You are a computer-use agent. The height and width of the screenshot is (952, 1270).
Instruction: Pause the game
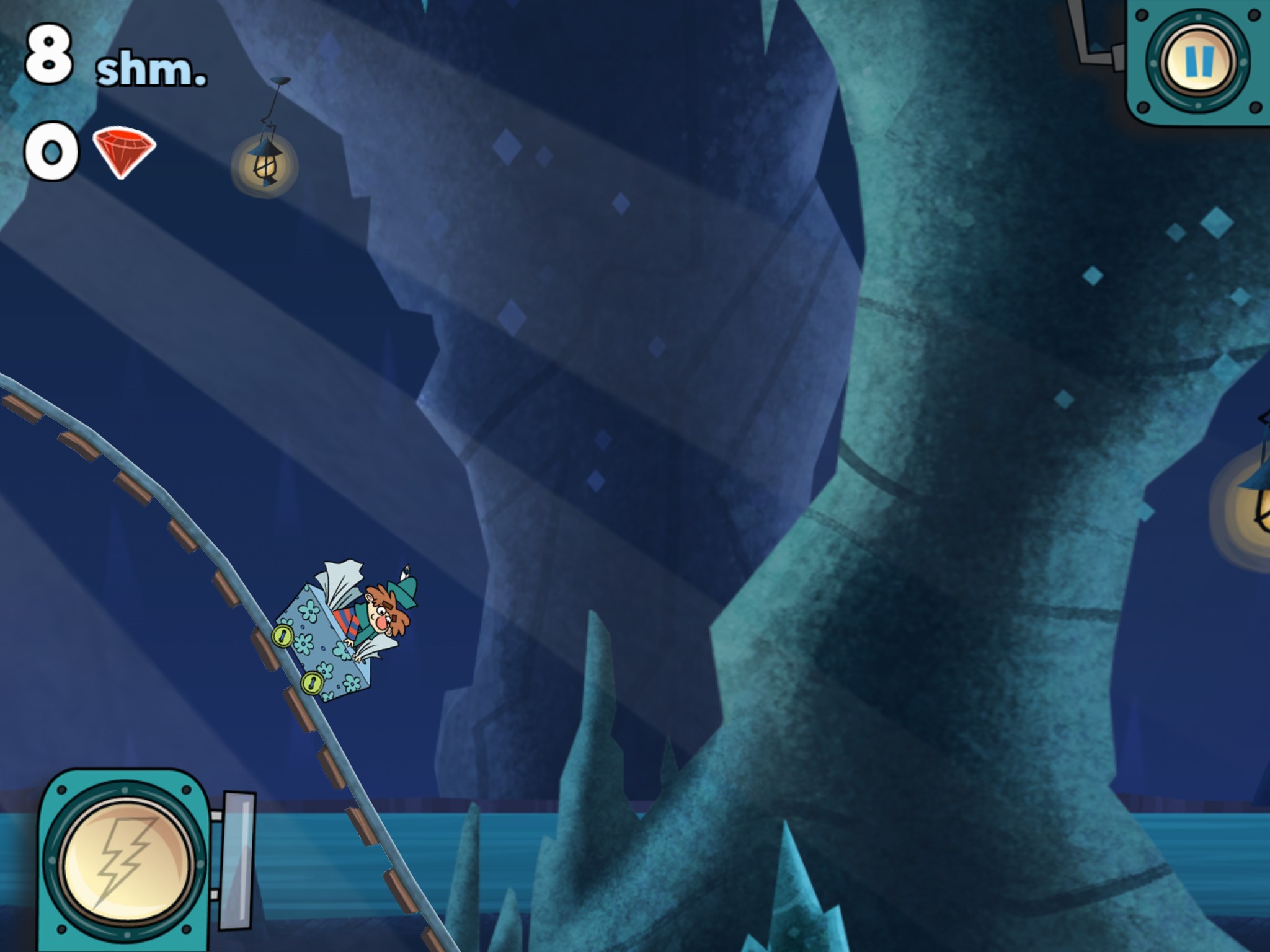tap(1197, 62)
